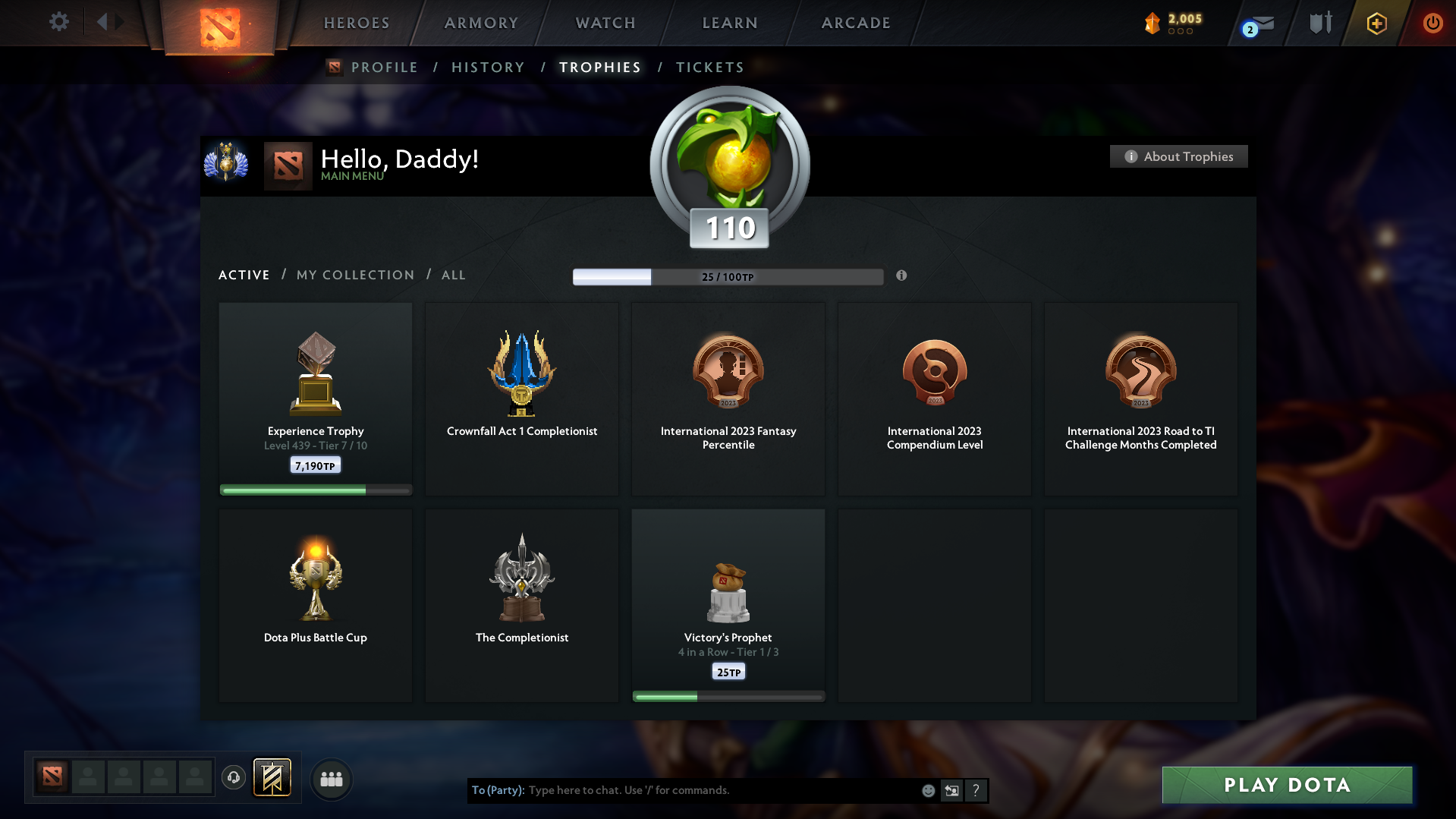Image resolution: width=1456 pixels, height=819 pixels.
Task: Go to the Heroes menu
Action: pyautogui.click(x=357, y=23)
